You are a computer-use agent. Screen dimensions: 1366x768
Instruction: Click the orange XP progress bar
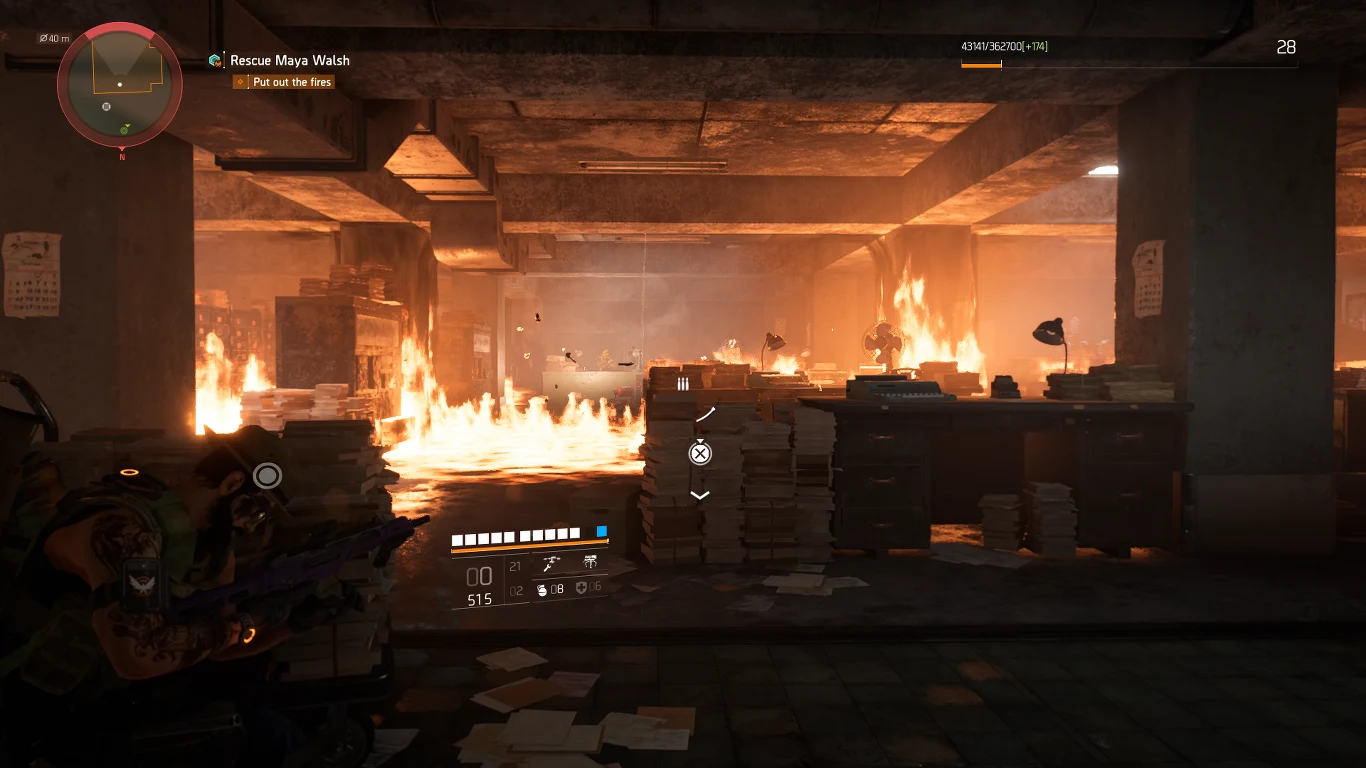[x=982, y=63]
